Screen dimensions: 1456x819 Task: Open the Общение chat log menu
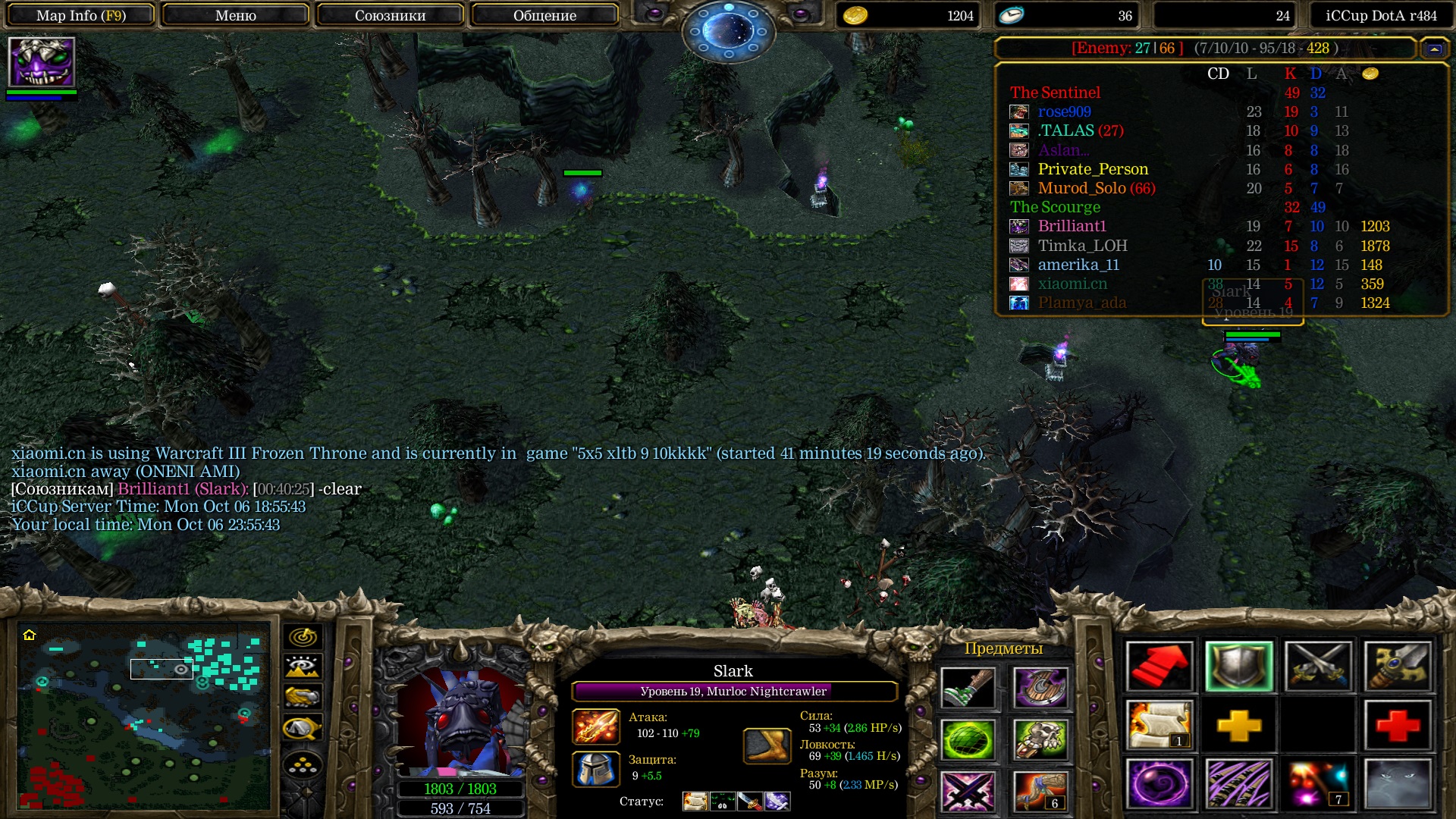coord(544,15)
